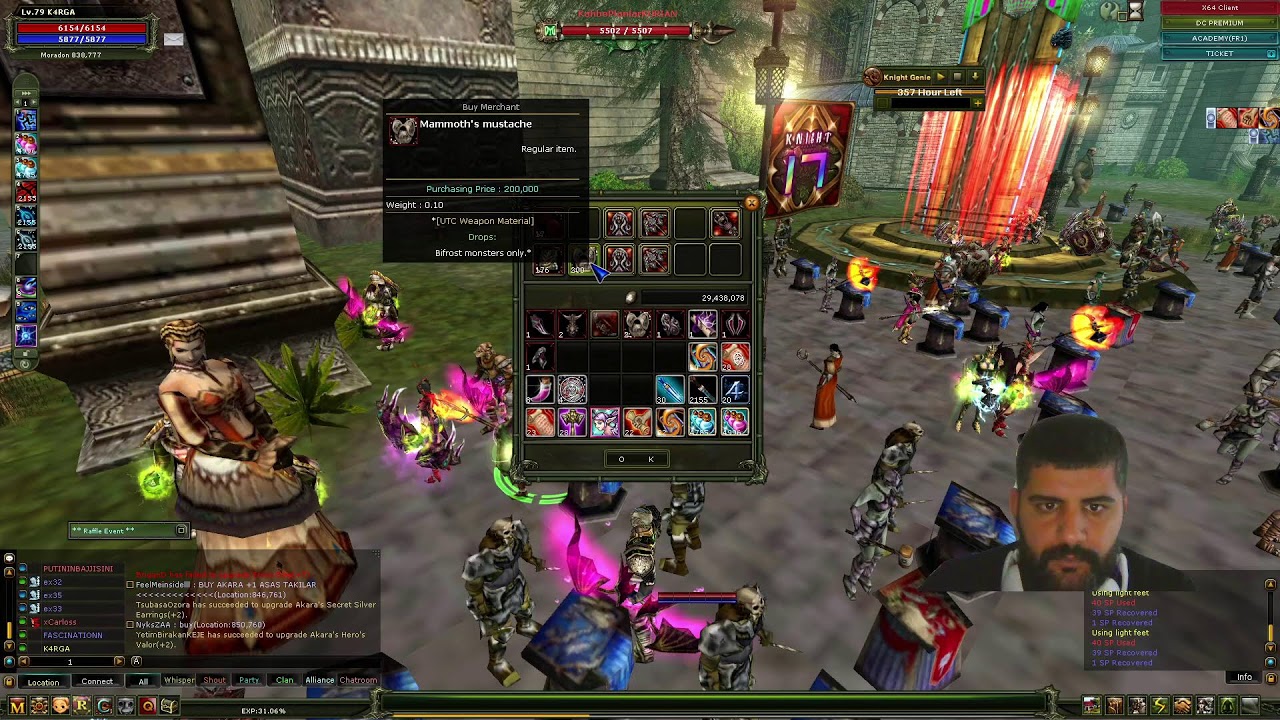1280x720 pixels.
Task: Choose the All chat filter
Action: tap(143, 681)
